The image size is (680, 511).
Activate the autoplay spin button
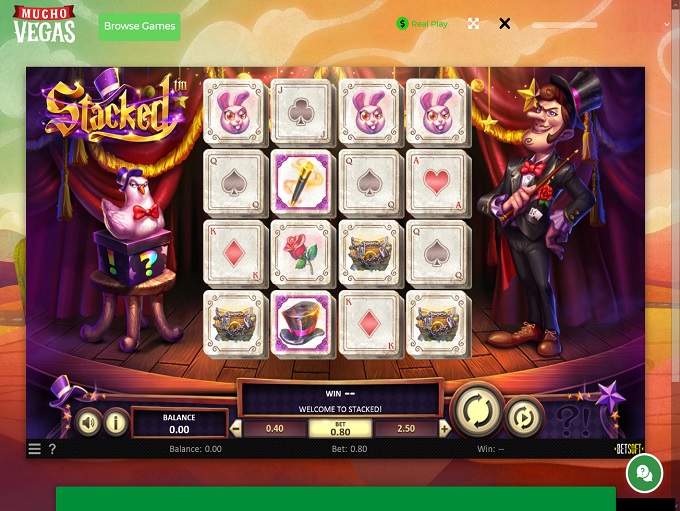(x=524, y=416)
